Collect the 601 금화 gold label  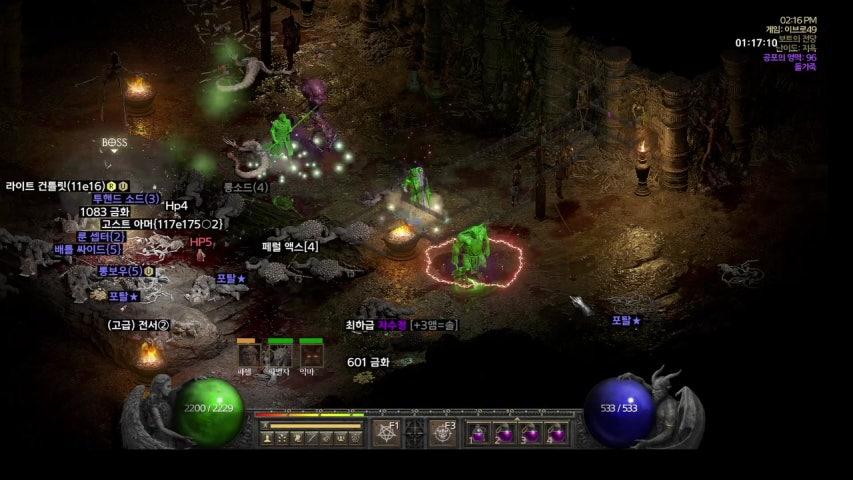[368, 362]
